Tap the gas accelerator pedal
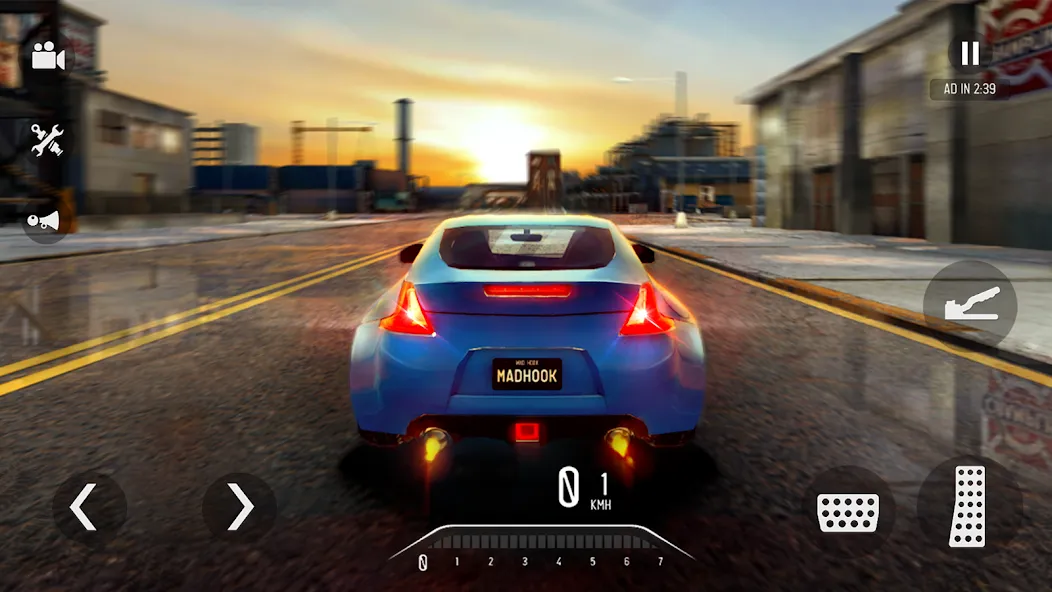1052x592 pixels. pyautogui.click(x=967, y=506)
